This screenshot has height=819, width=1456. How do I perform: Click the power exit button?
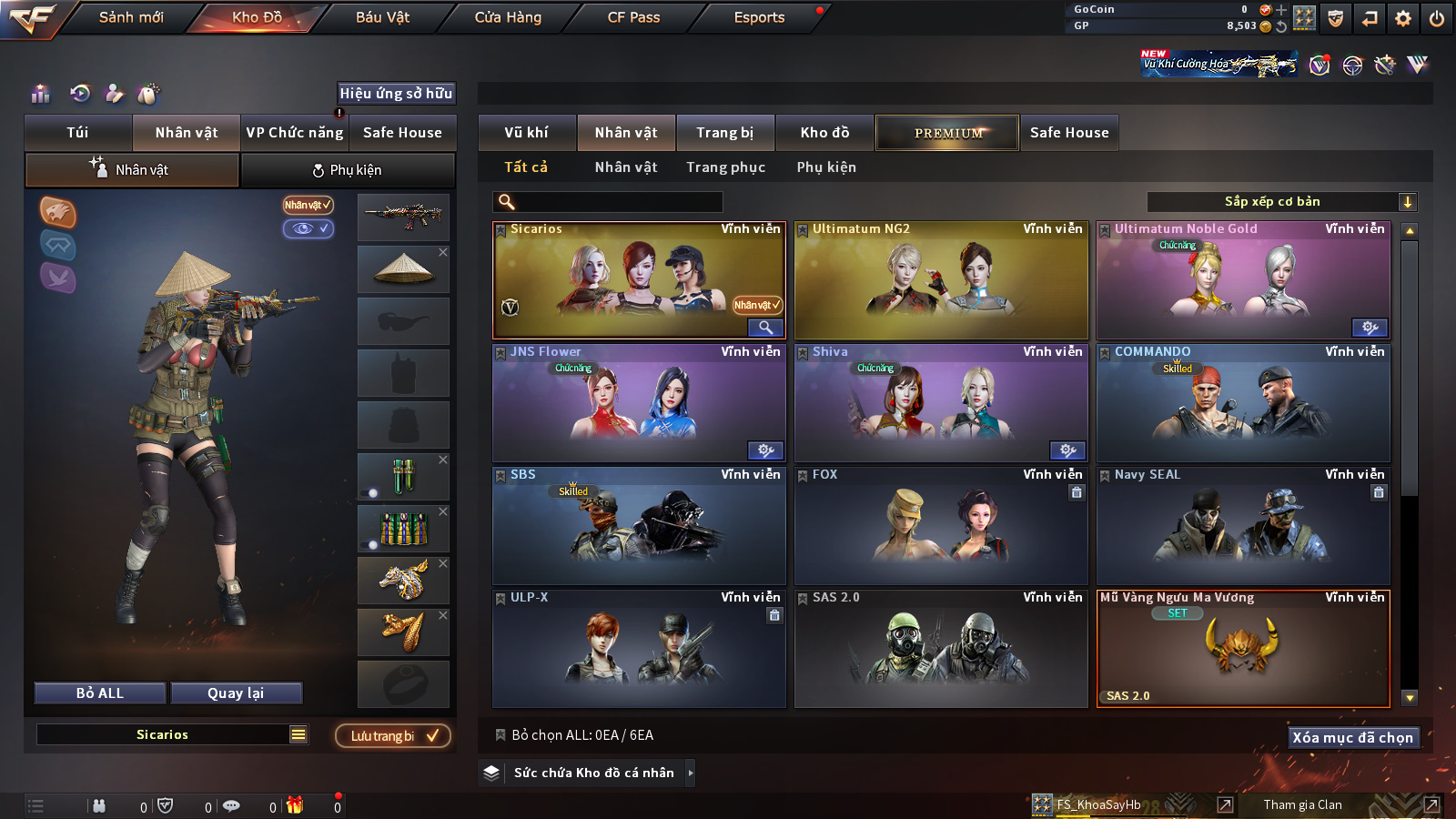[x=1437, y=18]
